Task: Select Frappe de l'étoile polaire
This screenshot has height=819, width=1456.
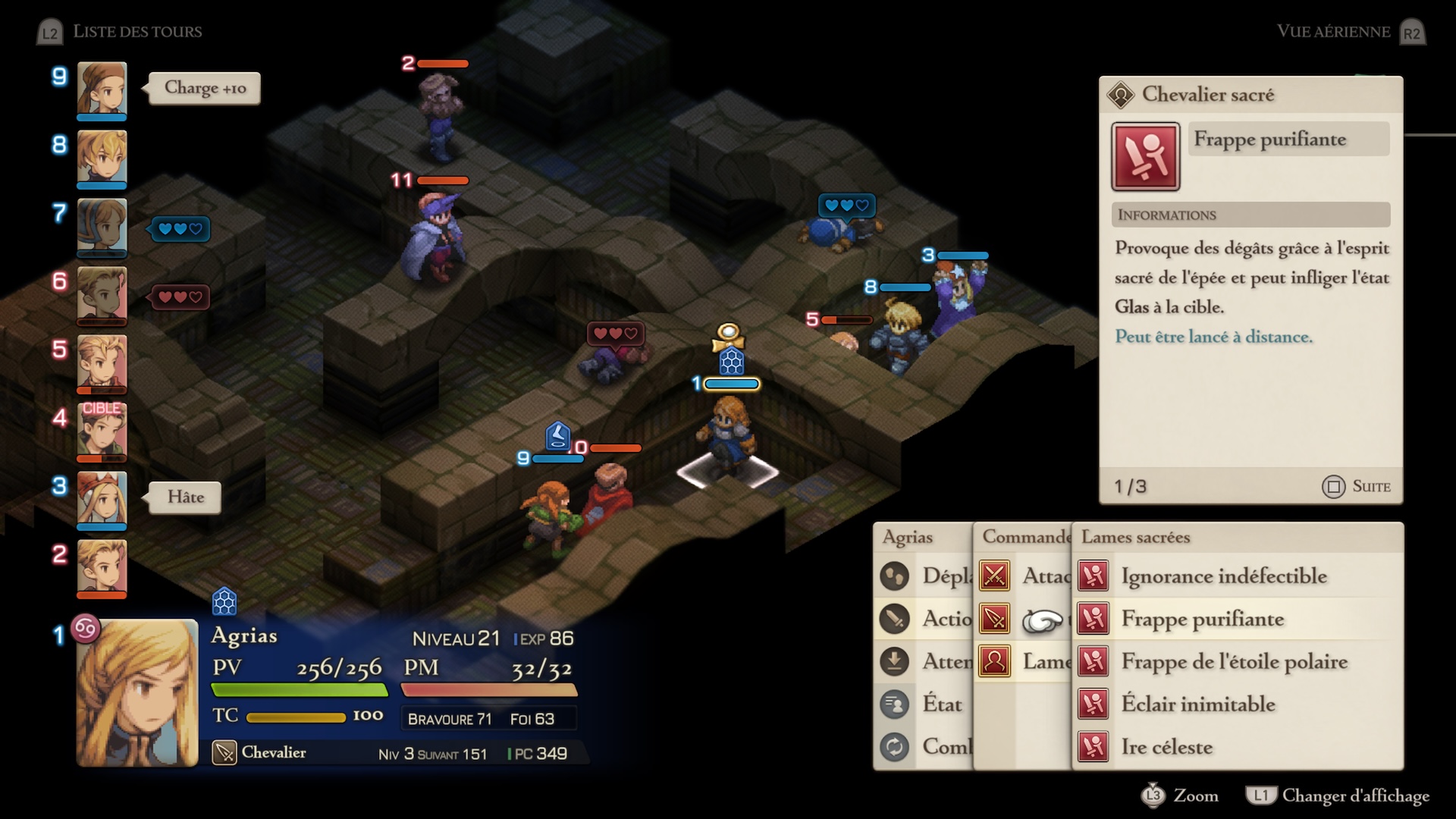Action: pyautogui.click(x=1234, y=662)
